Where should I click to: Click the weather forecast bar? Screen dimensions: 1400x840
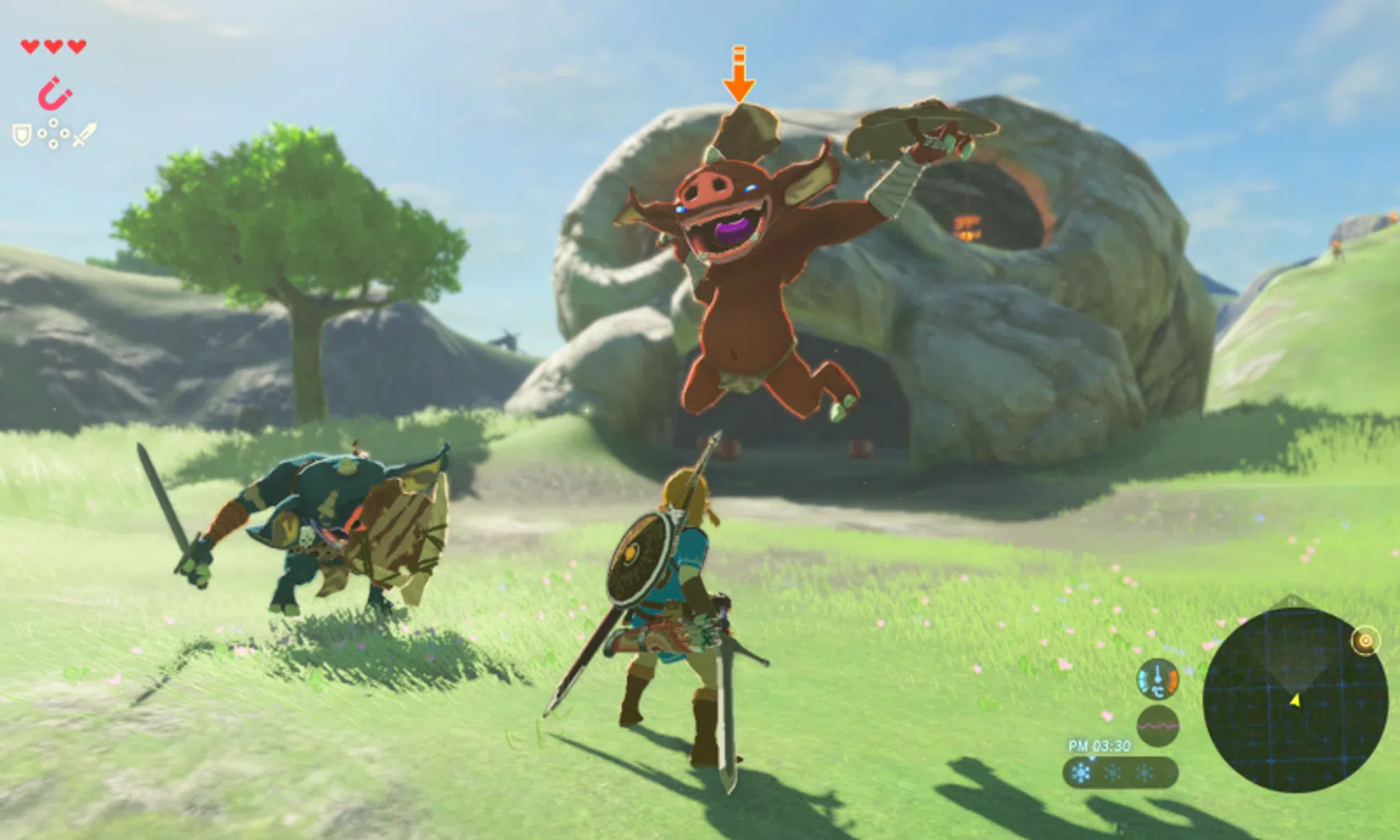point(1120,774)
